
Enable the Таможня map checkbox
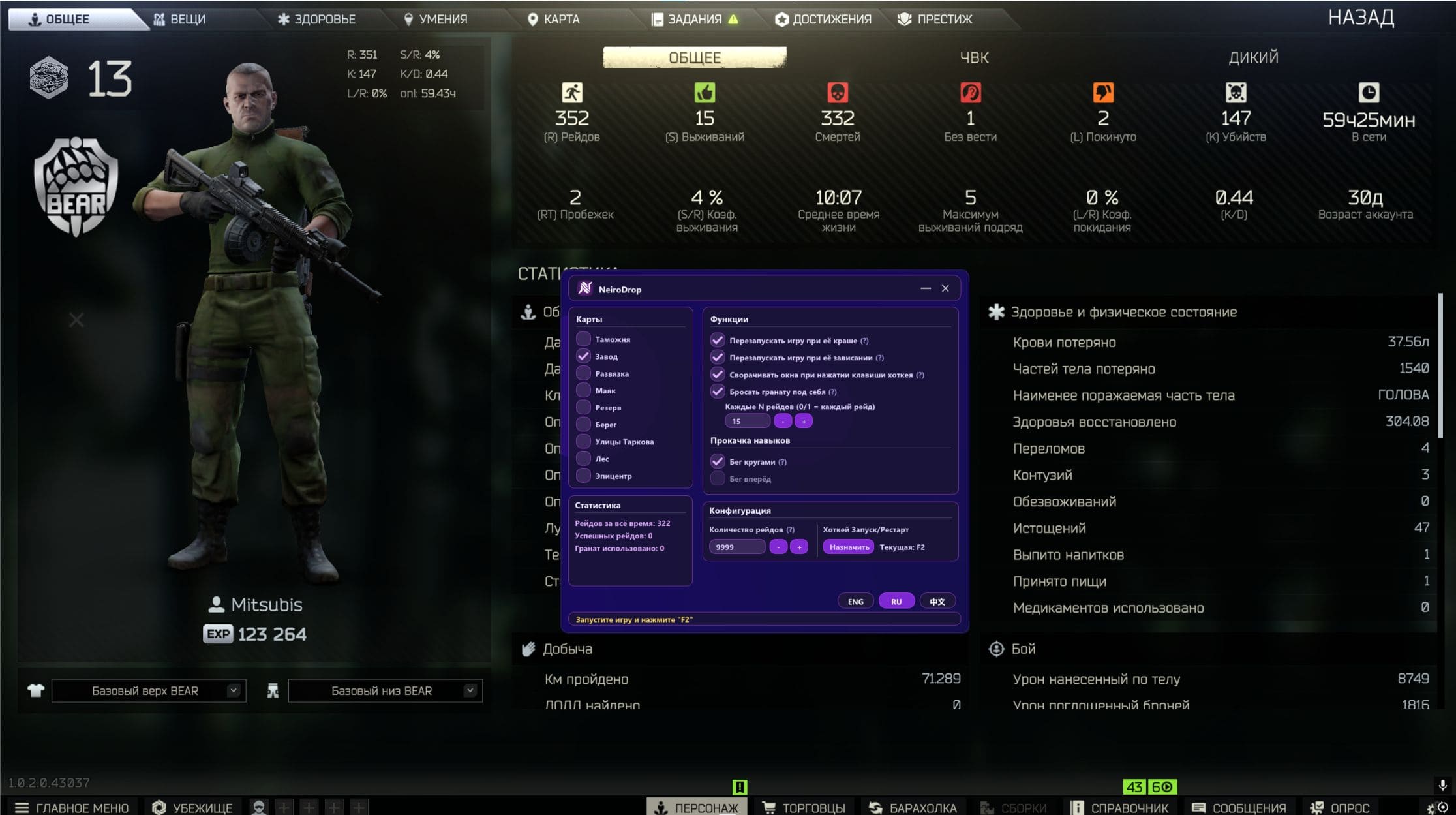pos(584,339)
